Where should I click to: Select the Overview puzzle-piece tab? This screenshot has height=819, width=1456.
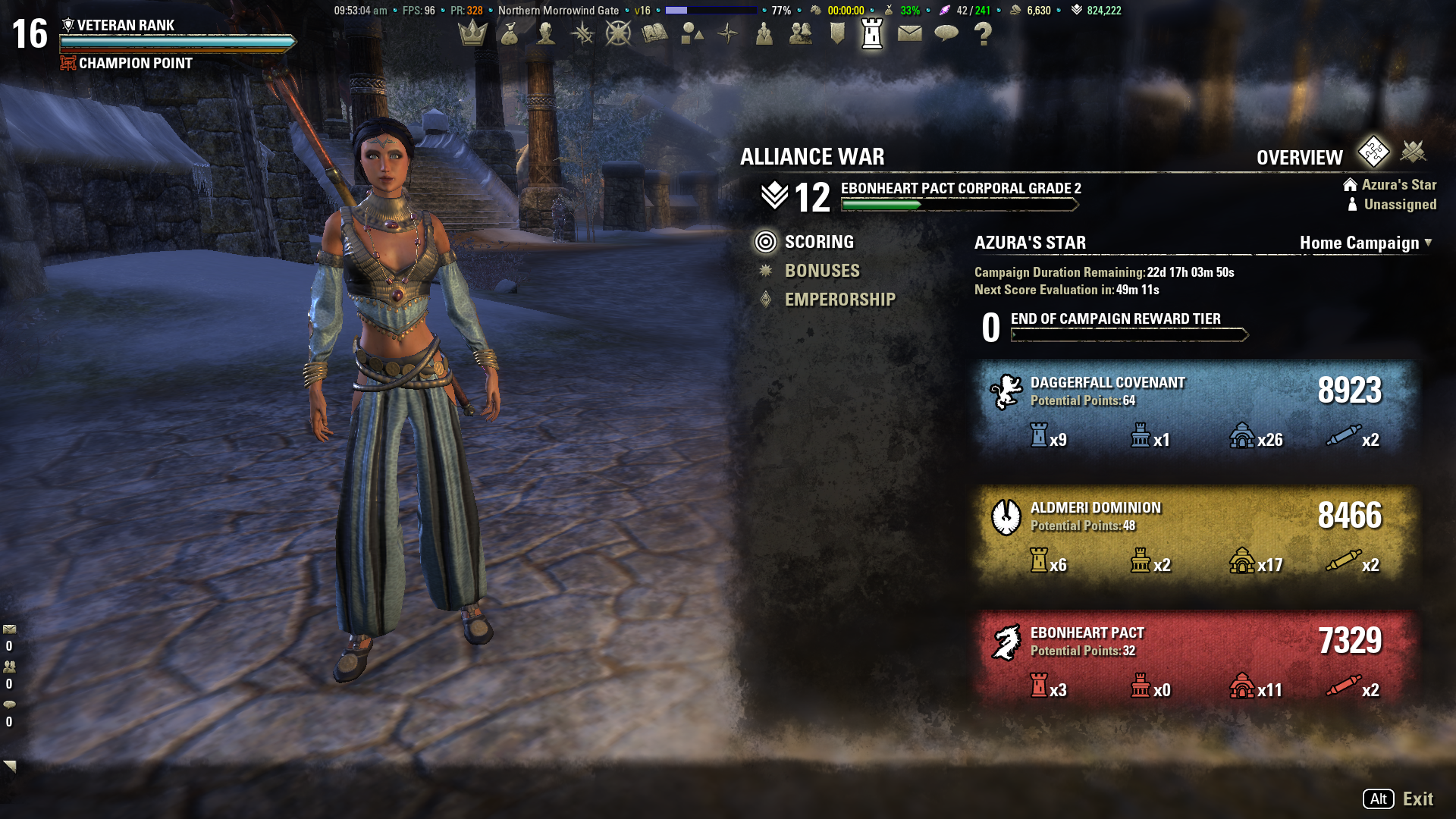[x=1373, y=152]
